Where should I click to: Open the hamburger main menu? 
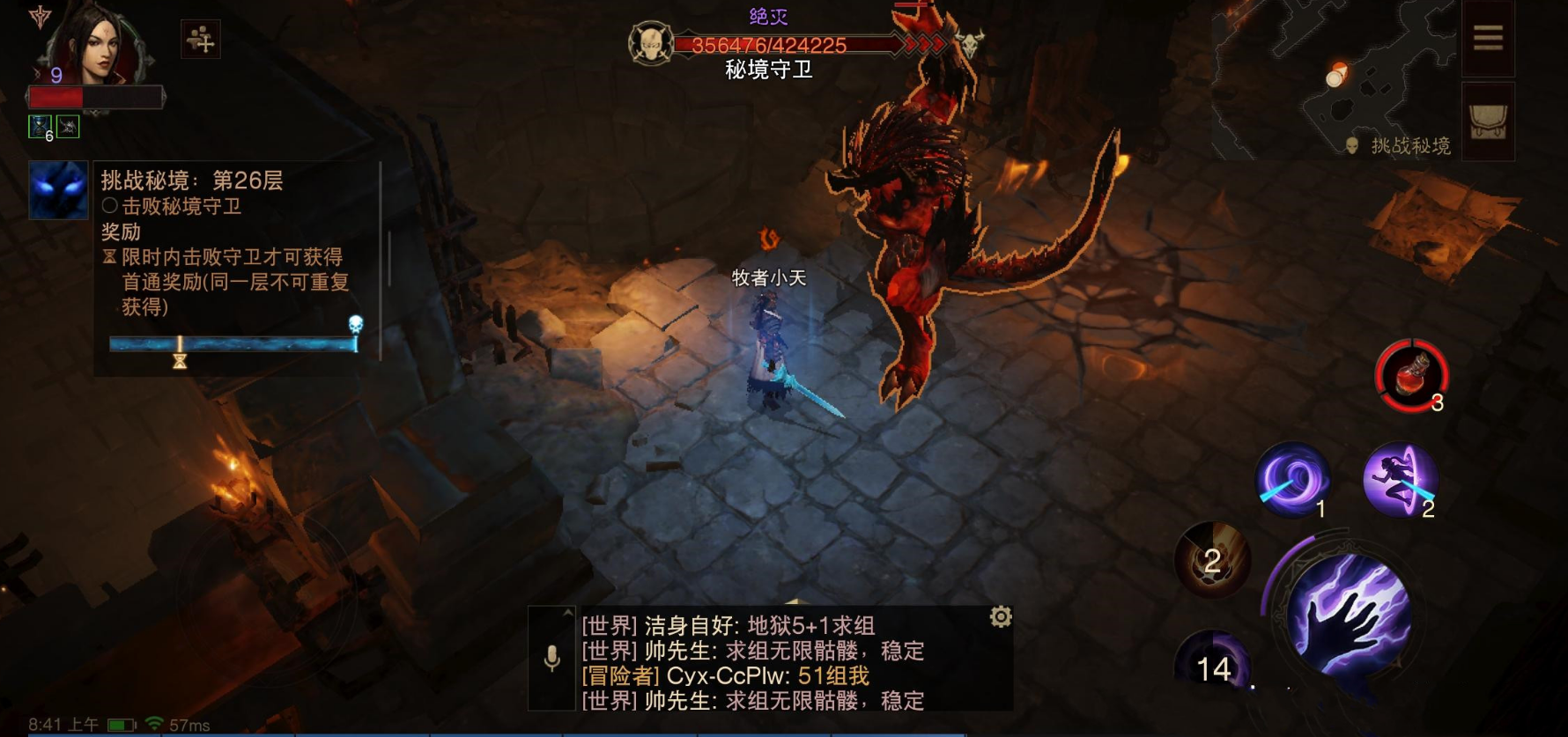point(1489,37)
